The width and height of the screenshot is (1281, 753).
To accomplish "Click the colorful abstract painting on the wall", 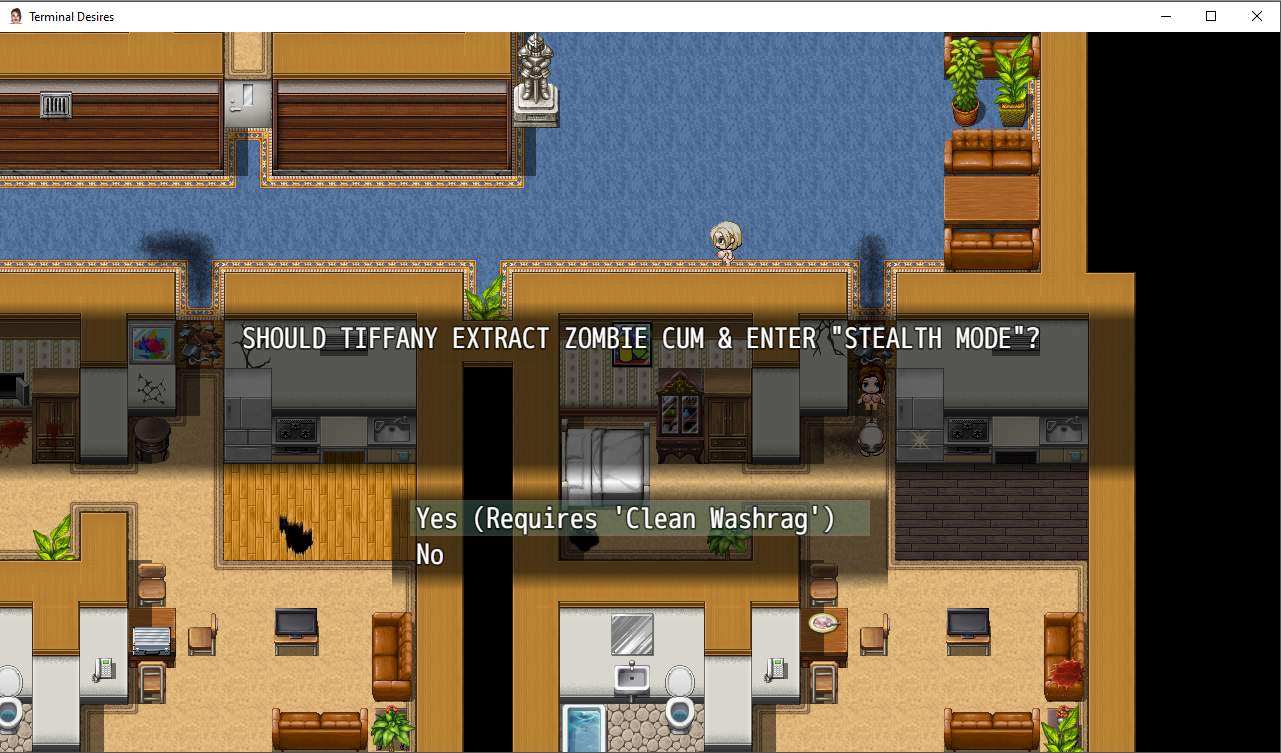I will [152, 345].
